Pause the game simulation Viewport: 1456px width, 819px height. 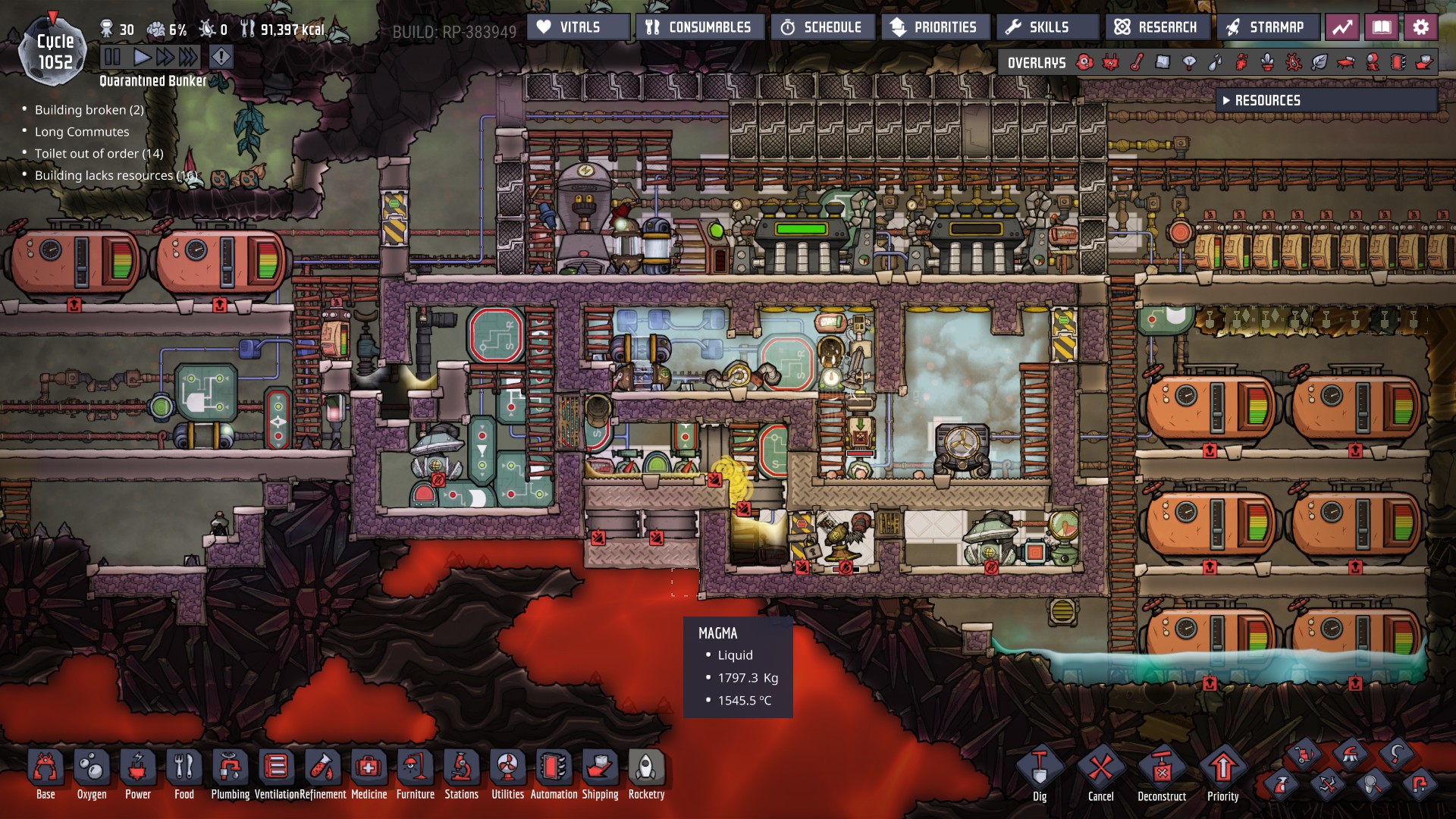pos(112,57)
